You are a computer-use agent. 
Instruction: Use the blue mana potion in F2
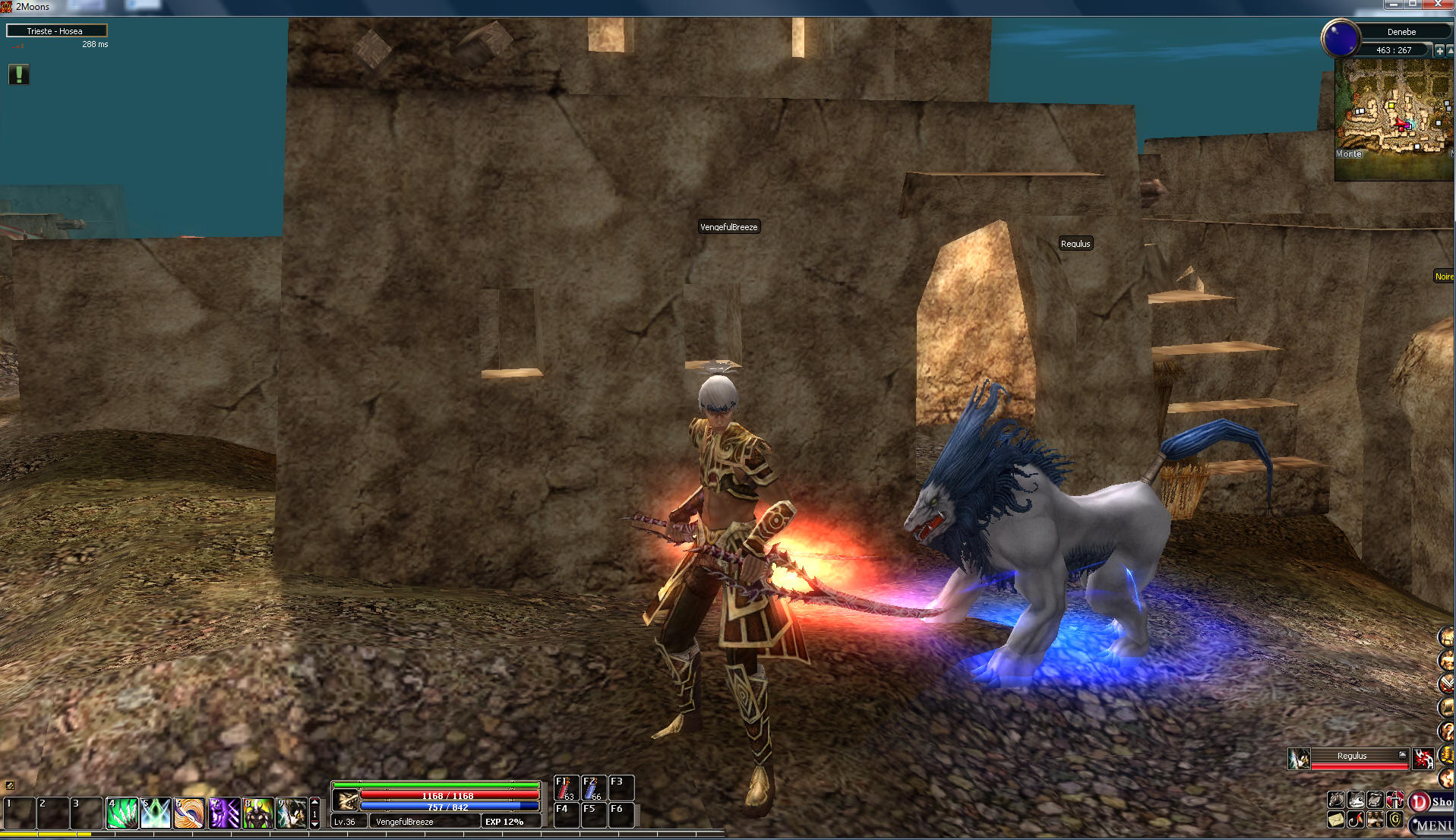click(593, 788)
